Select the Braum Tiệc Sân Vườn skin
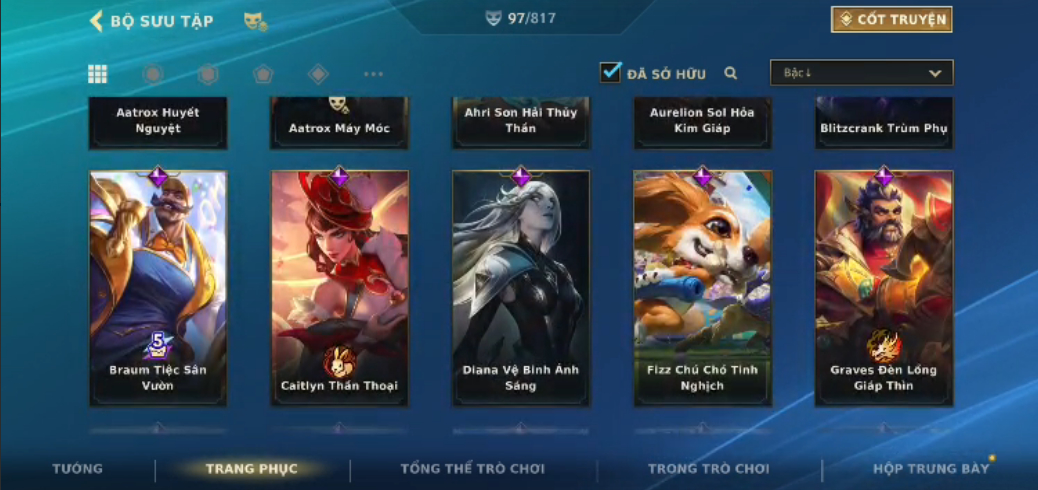This screenshot has width=1038, height=490. pyautogui.click(x=158, y=288)
